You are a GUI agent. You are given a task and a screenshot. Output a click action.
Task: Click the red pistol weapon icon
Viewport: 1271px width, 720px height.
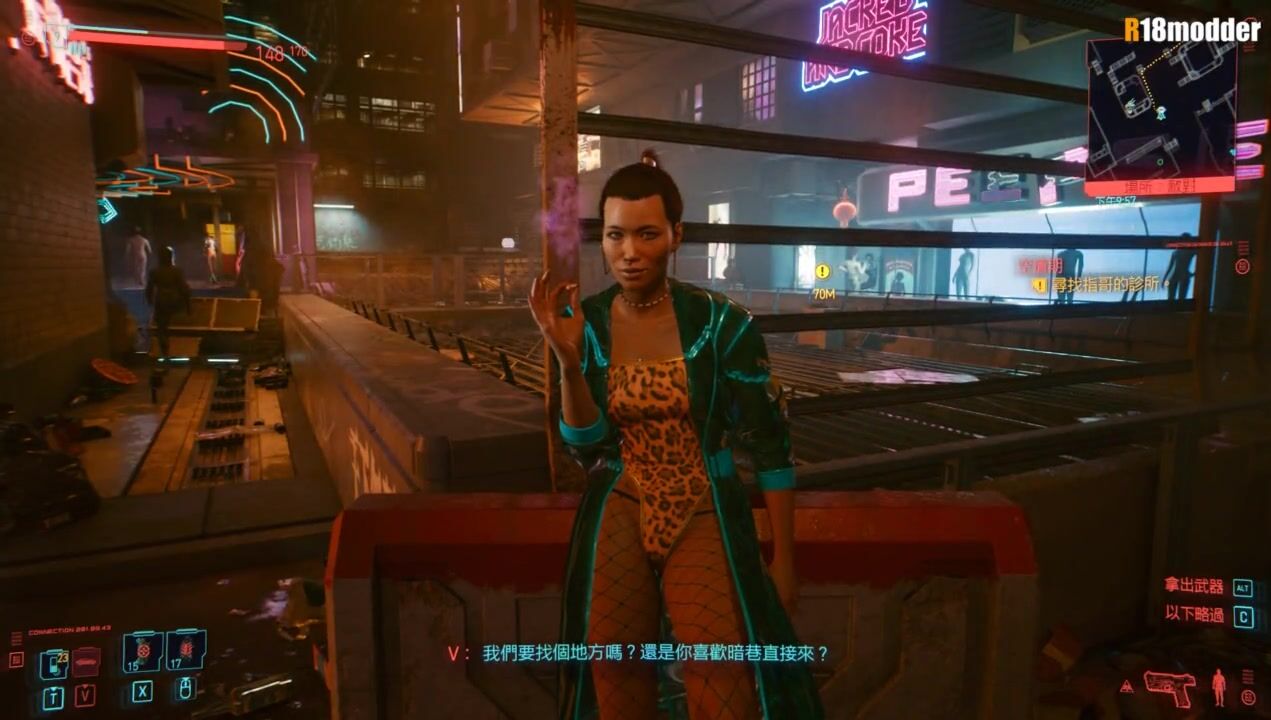click(1169, 686)
